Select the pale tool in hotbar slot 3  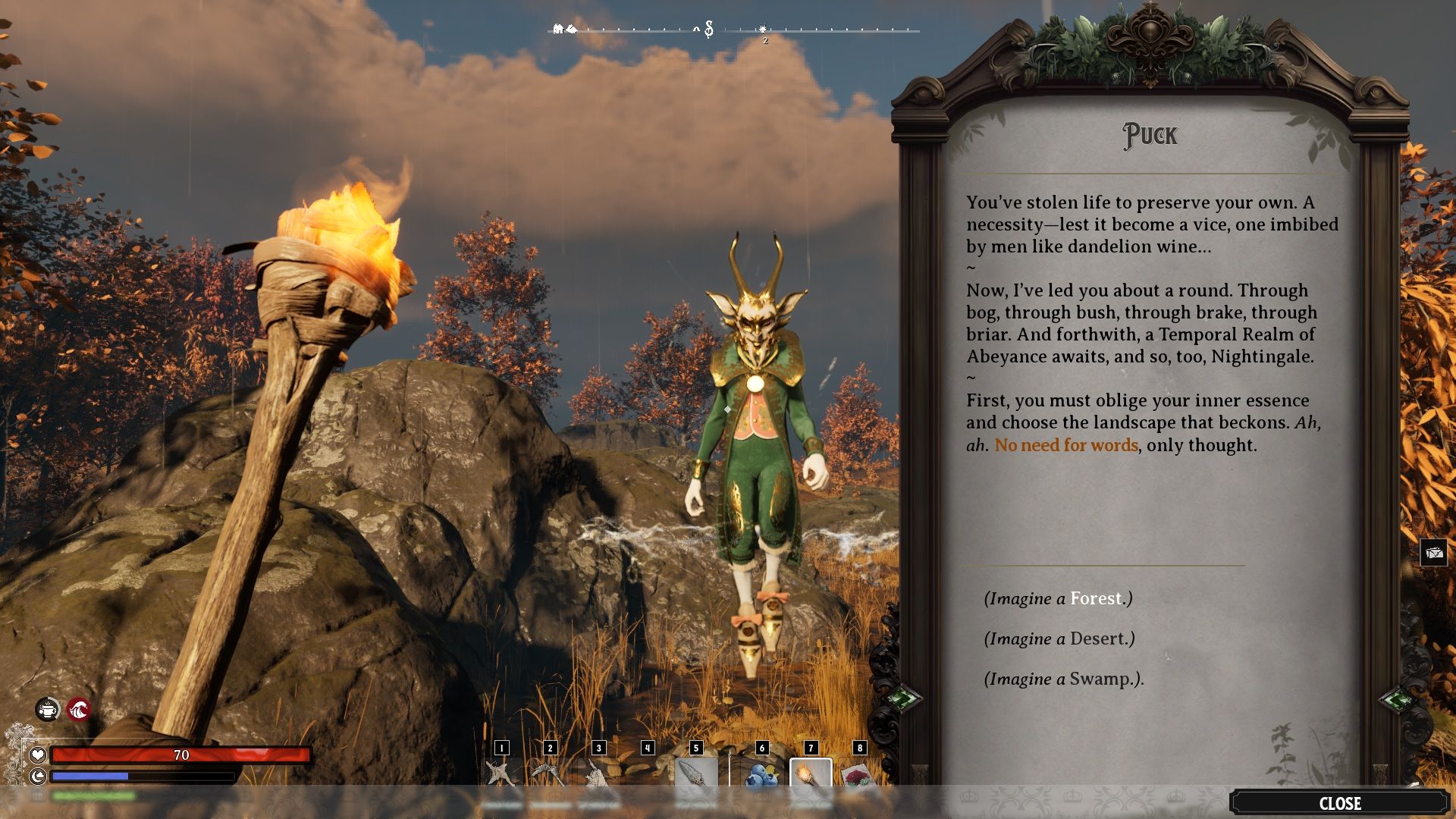(x=598, y=774)
